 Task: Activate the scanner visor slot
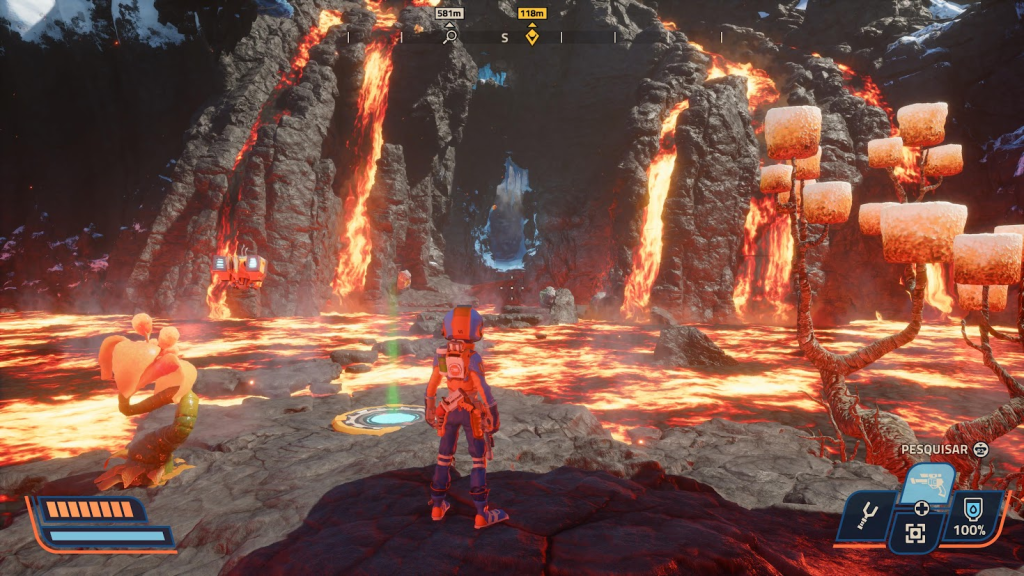click(915, 534)
